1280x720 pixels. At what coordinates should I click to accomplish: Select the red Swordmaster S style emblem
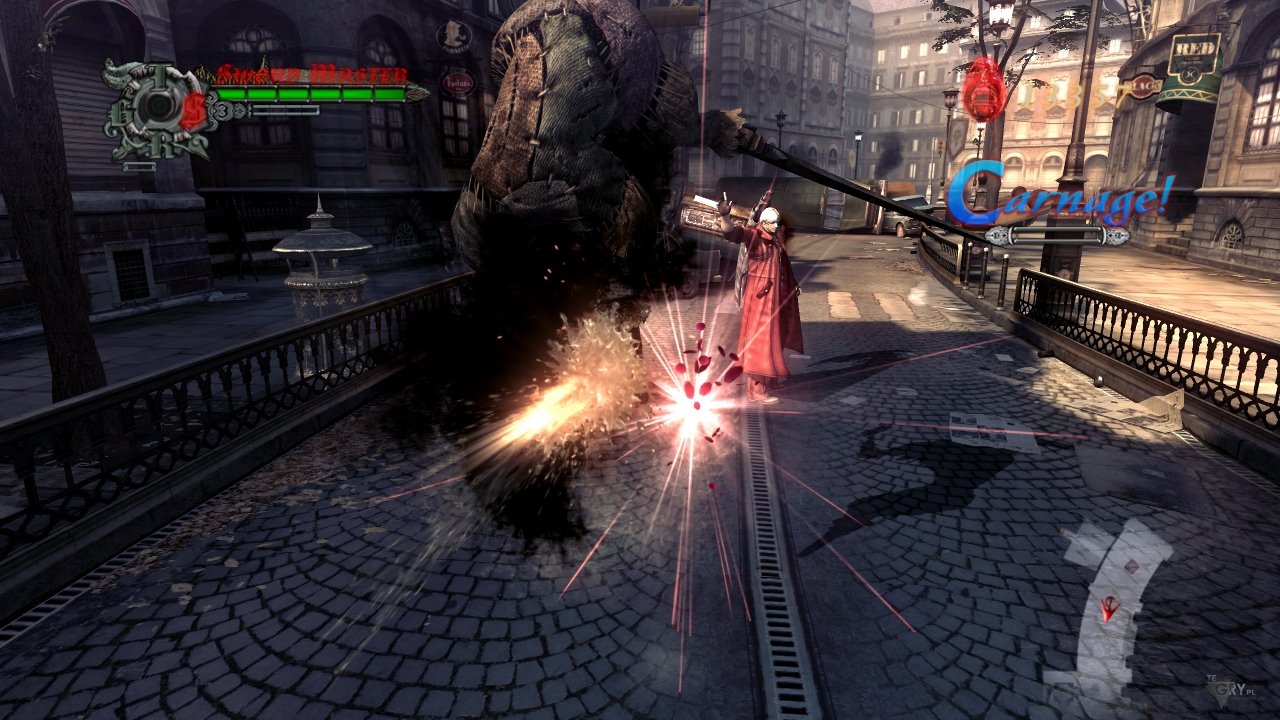click(x=192, y=110)
